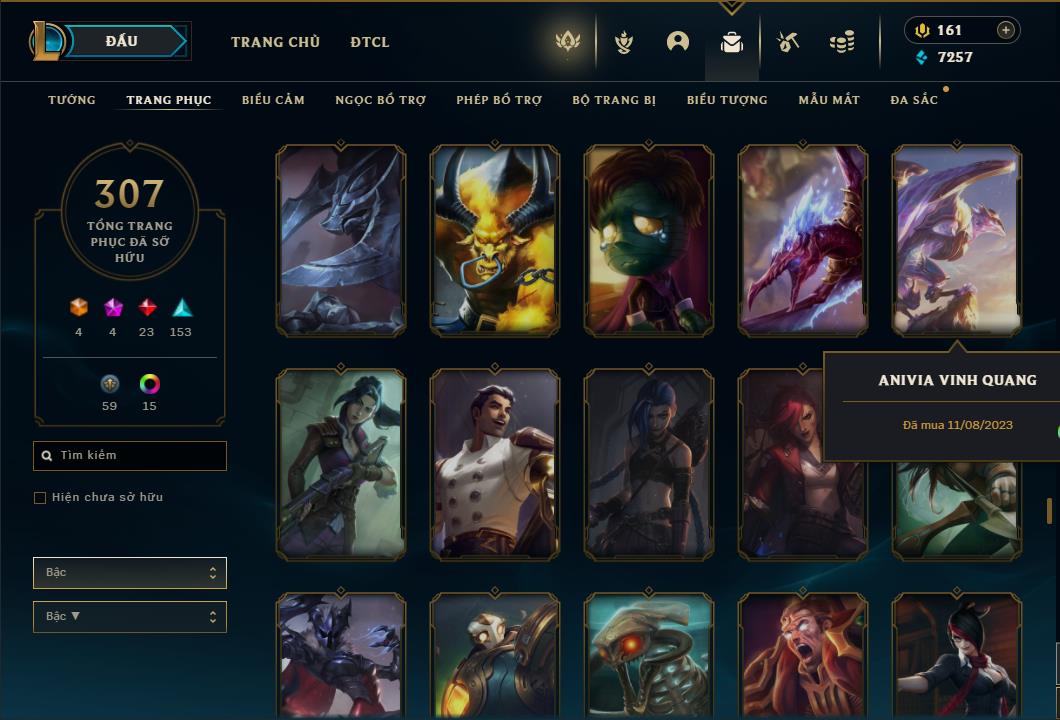This screenshot has height=720, width=1060.
Task: Select the crying Amumu skin card
Action: tap(649, 240)
